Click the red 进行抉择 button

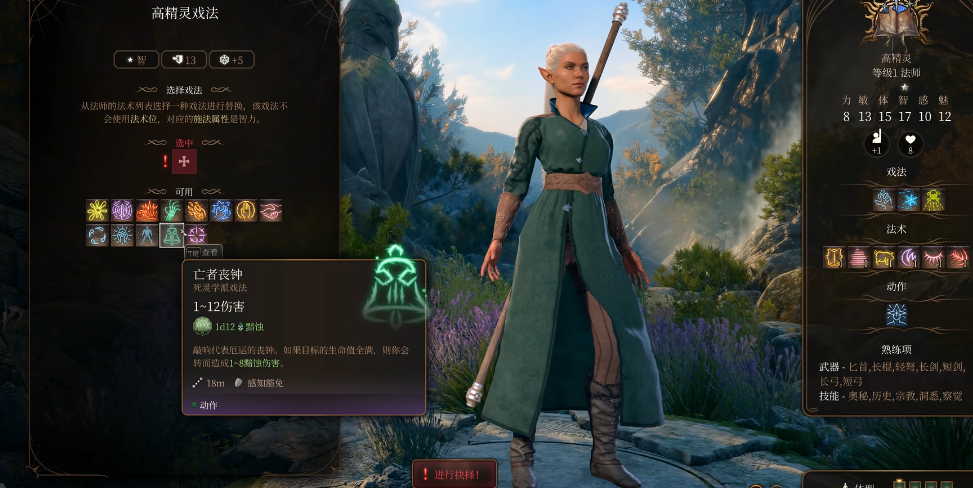pos(454,474)
